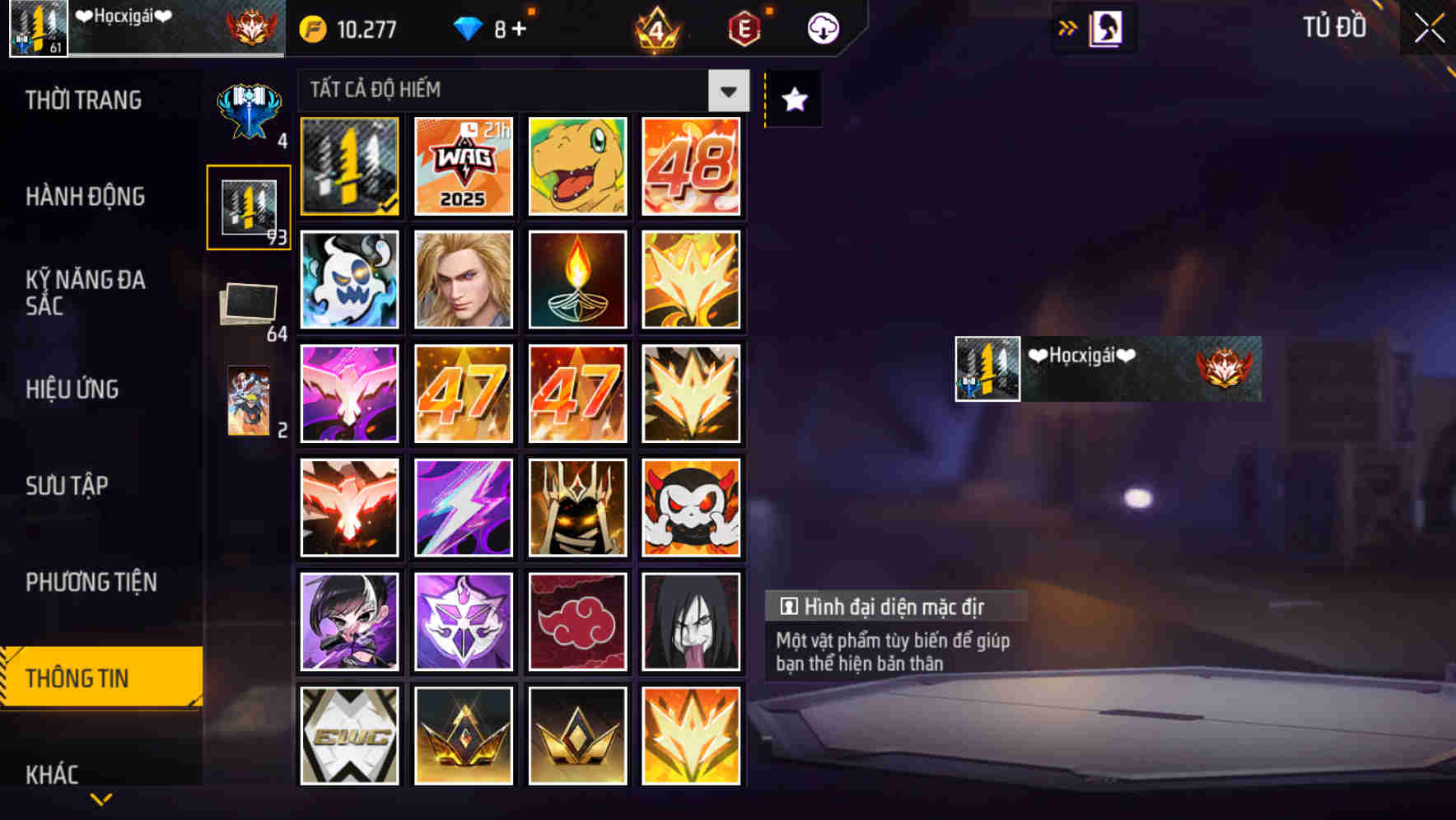Click the cloud download icon in the top bar

822,27
